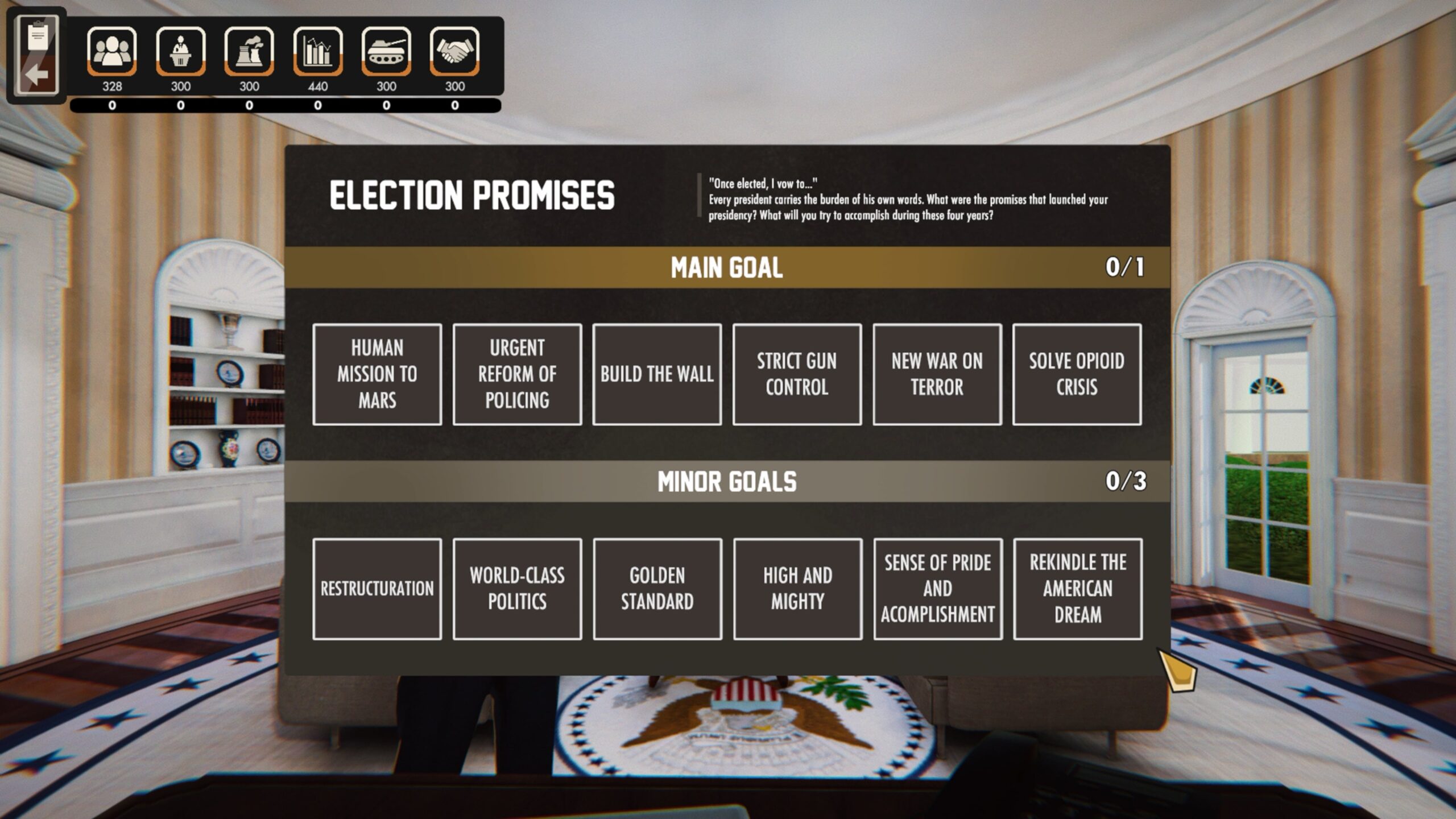Screen dimensions: 1456x819
Task: Choose the Strict Gun Control promise
Action: pyautogui.click(x=797, y=374)
